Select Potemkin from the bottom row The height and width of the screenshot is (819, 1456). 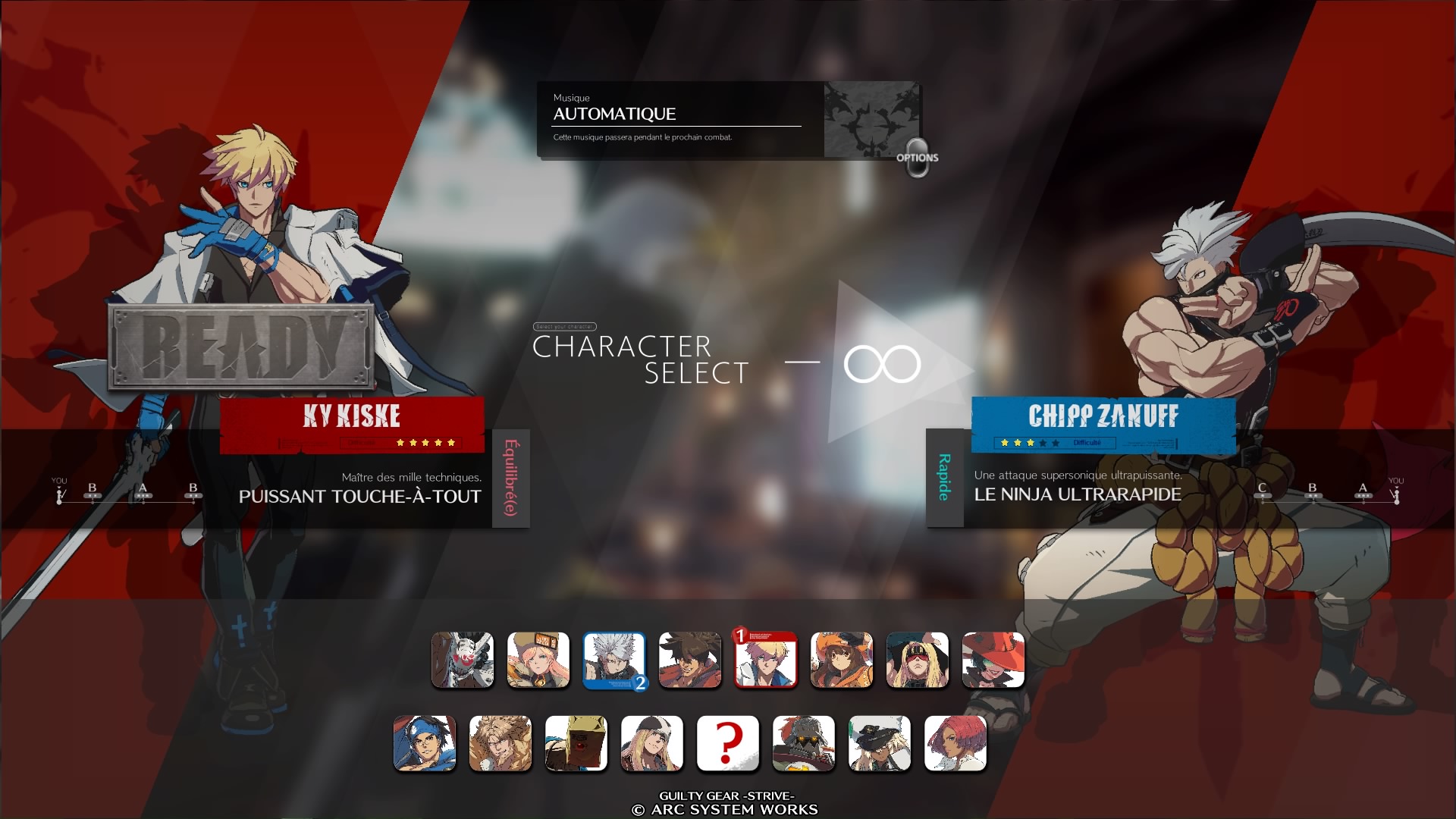click(804, 744)
